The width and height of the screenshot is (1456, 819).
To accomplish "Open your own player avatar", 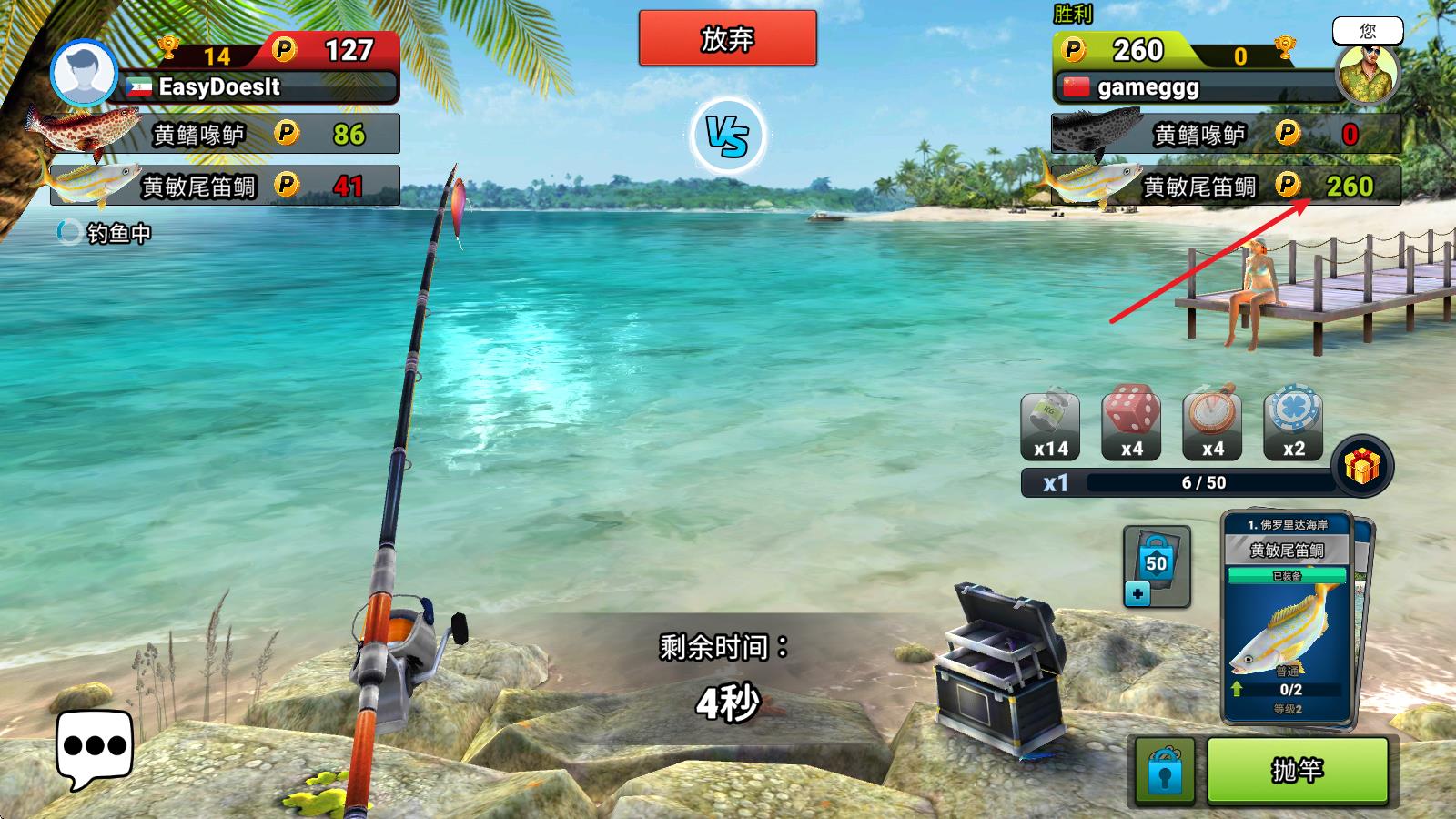I will click(1367, 73).
